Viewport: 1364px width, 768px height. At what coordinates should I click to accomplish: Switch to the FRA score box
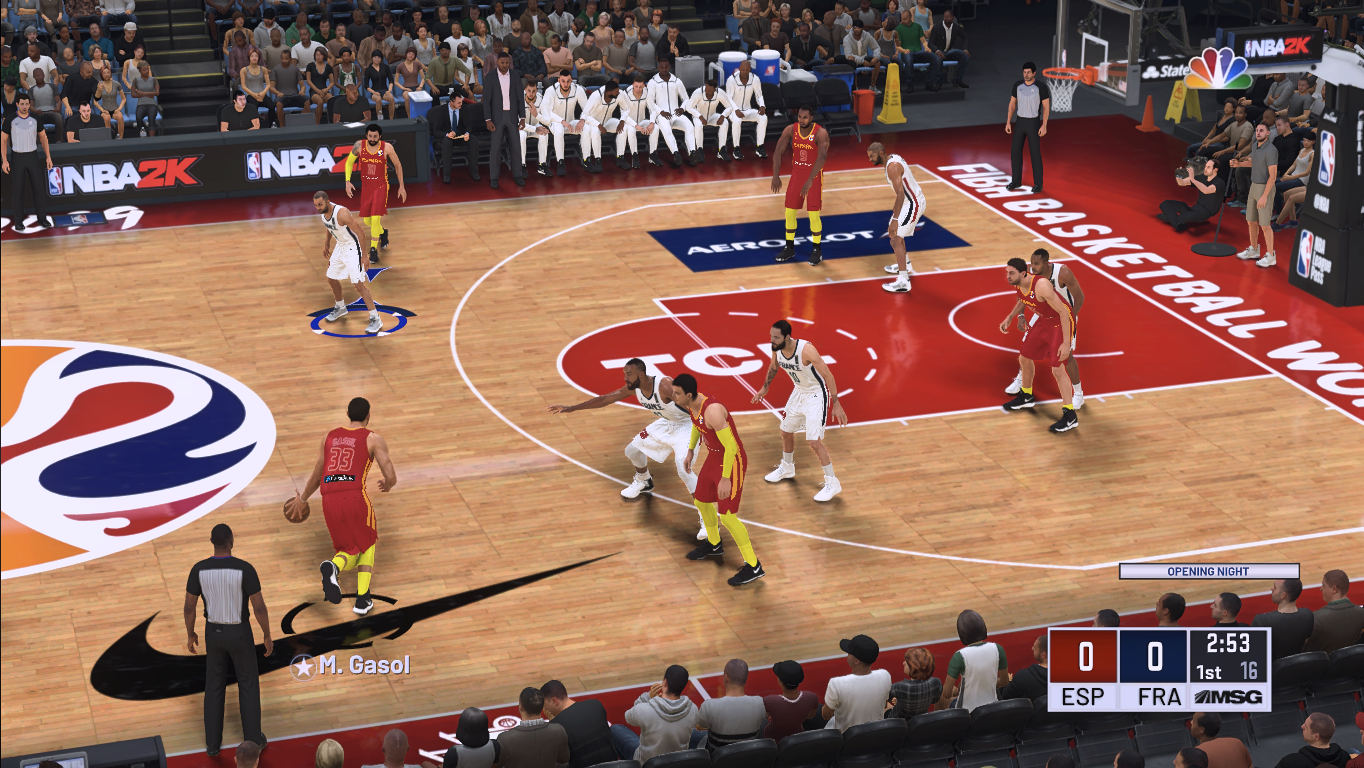[1151, 656]
